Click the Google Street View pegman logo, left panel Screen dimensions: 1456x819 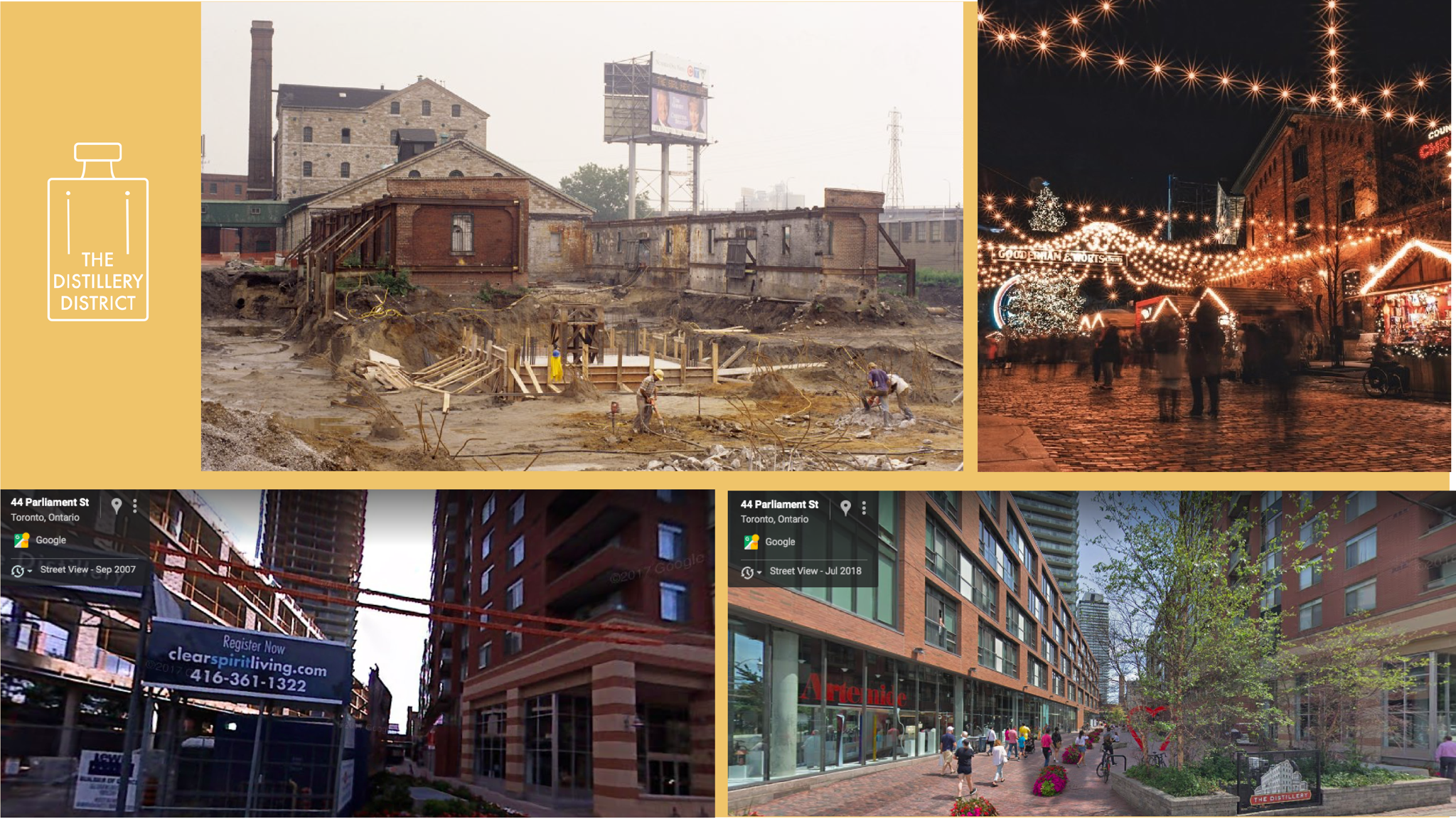(x=21, y=542)
